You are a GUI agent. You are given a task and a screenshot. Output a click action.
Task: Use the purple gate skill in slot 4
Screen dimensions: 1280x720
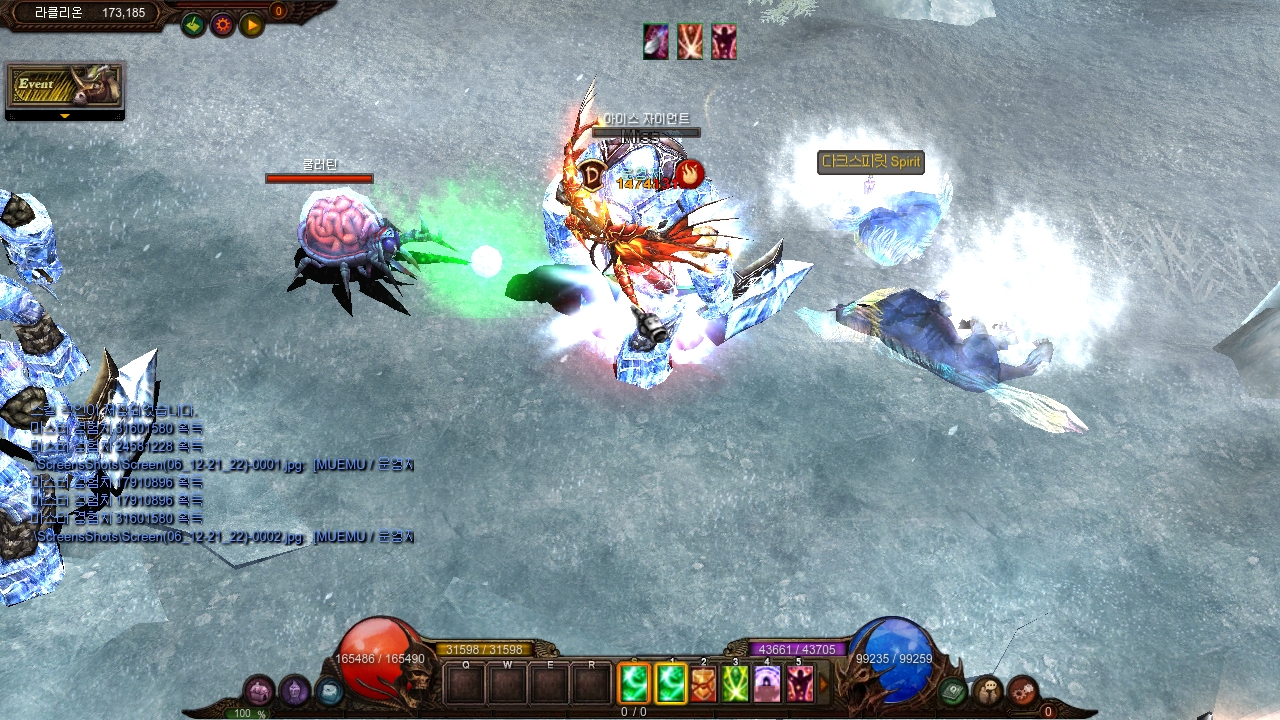767,684
